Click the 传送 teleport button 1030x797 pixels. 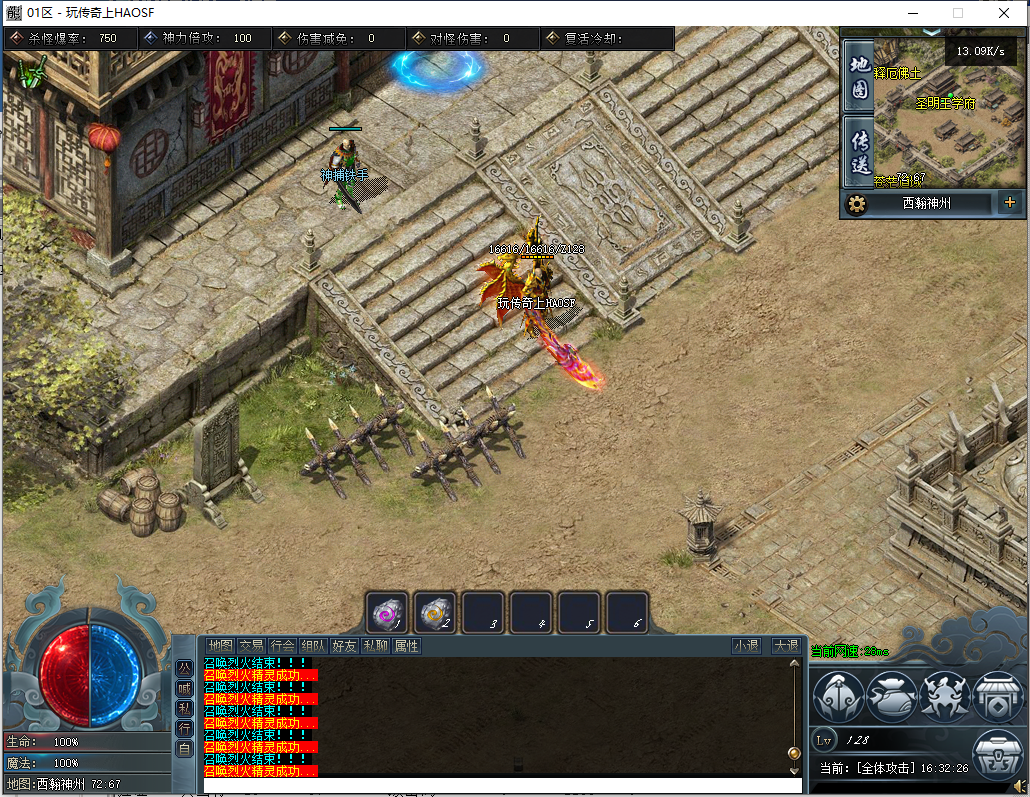click(x=859, y=151)
